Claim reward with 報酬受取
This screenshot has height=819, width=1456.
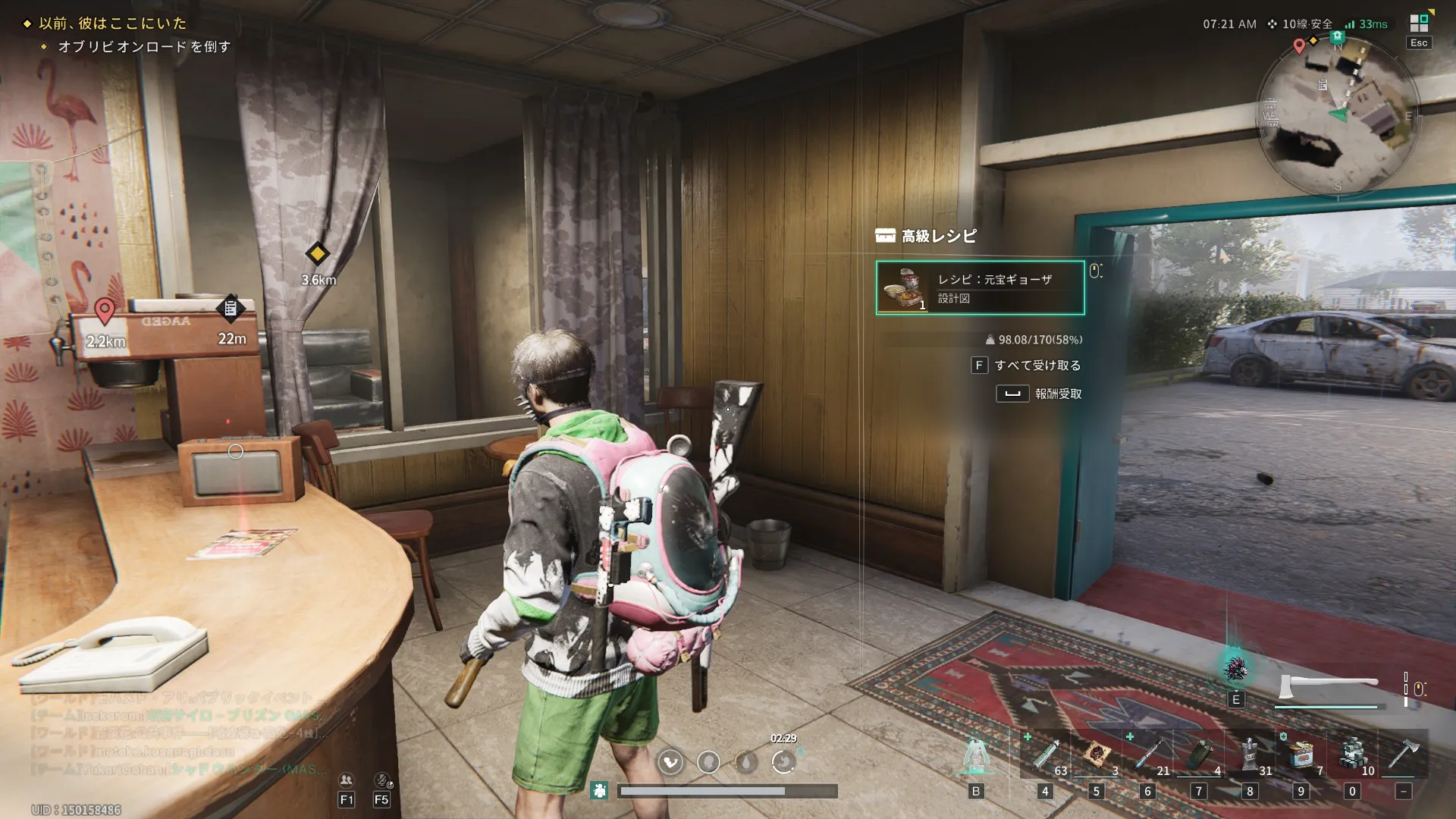click(x=1057, y=394)
